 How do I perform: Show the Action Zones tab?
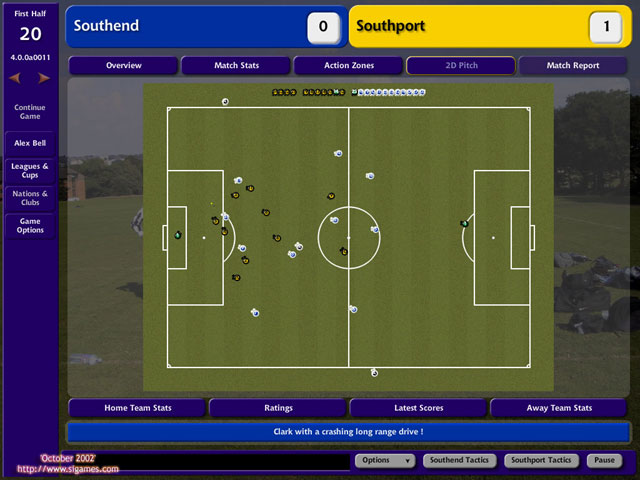(348, 66)
